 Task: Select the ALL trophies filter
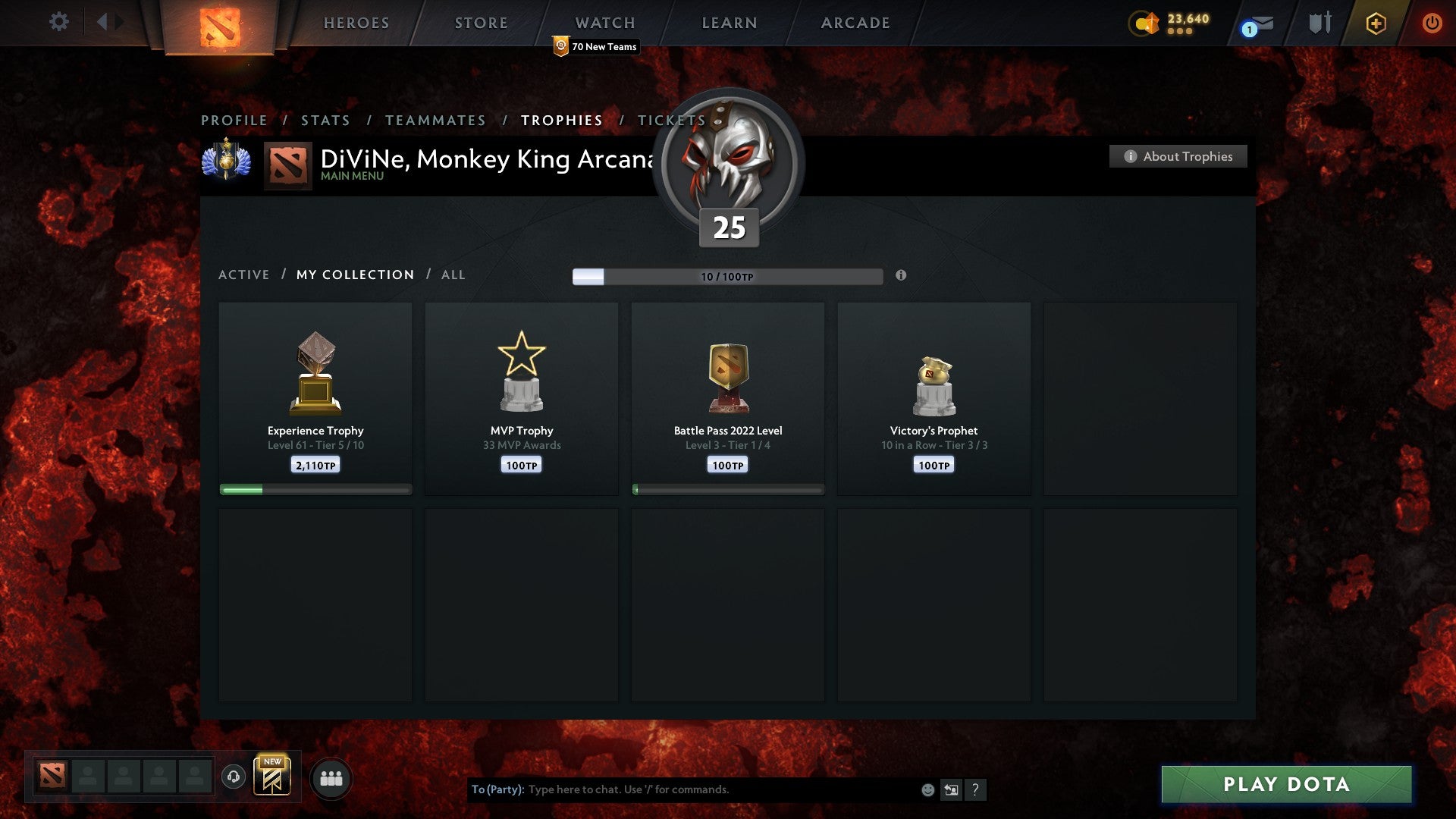click(x=453, y=275)
